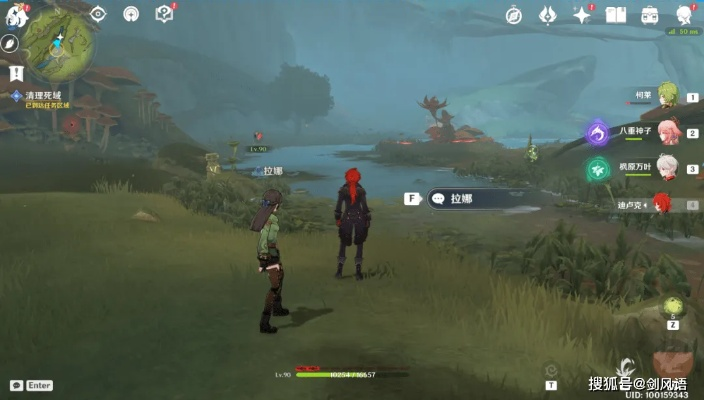Open the circular minimap
Screen dimensions: 704x400
(58, 42)
